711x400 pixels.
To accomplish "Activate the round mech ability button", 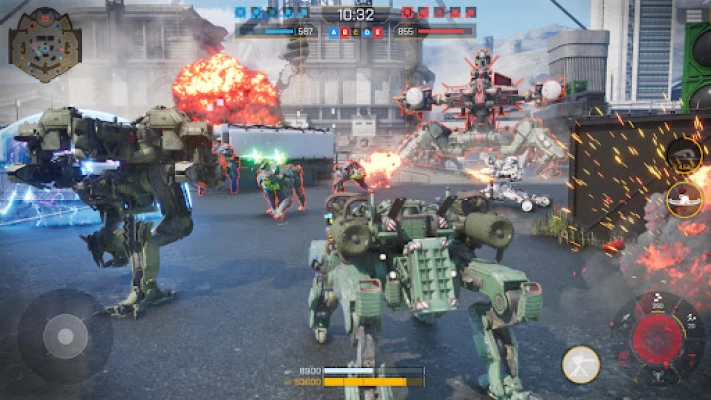I will (x=581, y=365).
